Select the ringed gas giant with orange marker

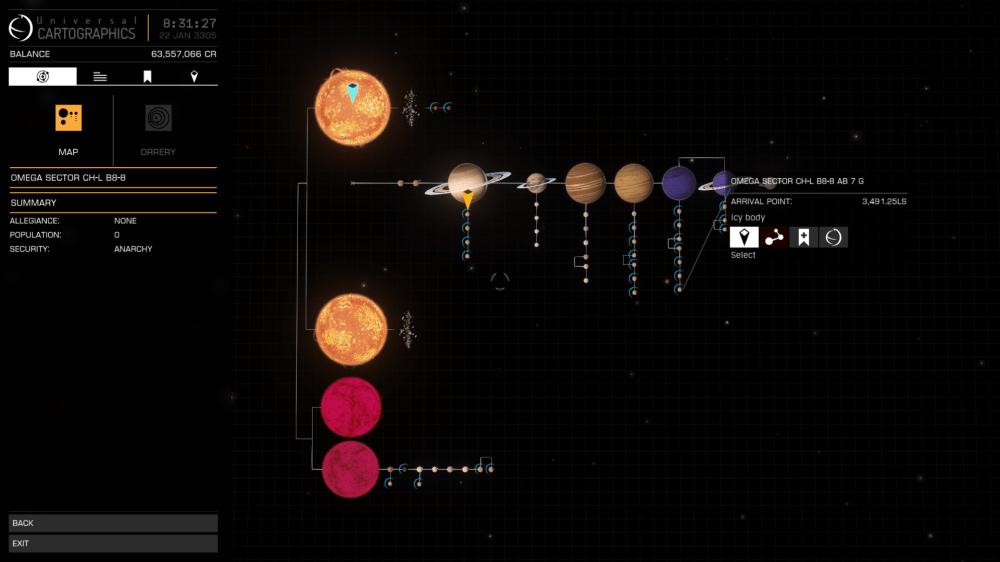click(467, 181)
